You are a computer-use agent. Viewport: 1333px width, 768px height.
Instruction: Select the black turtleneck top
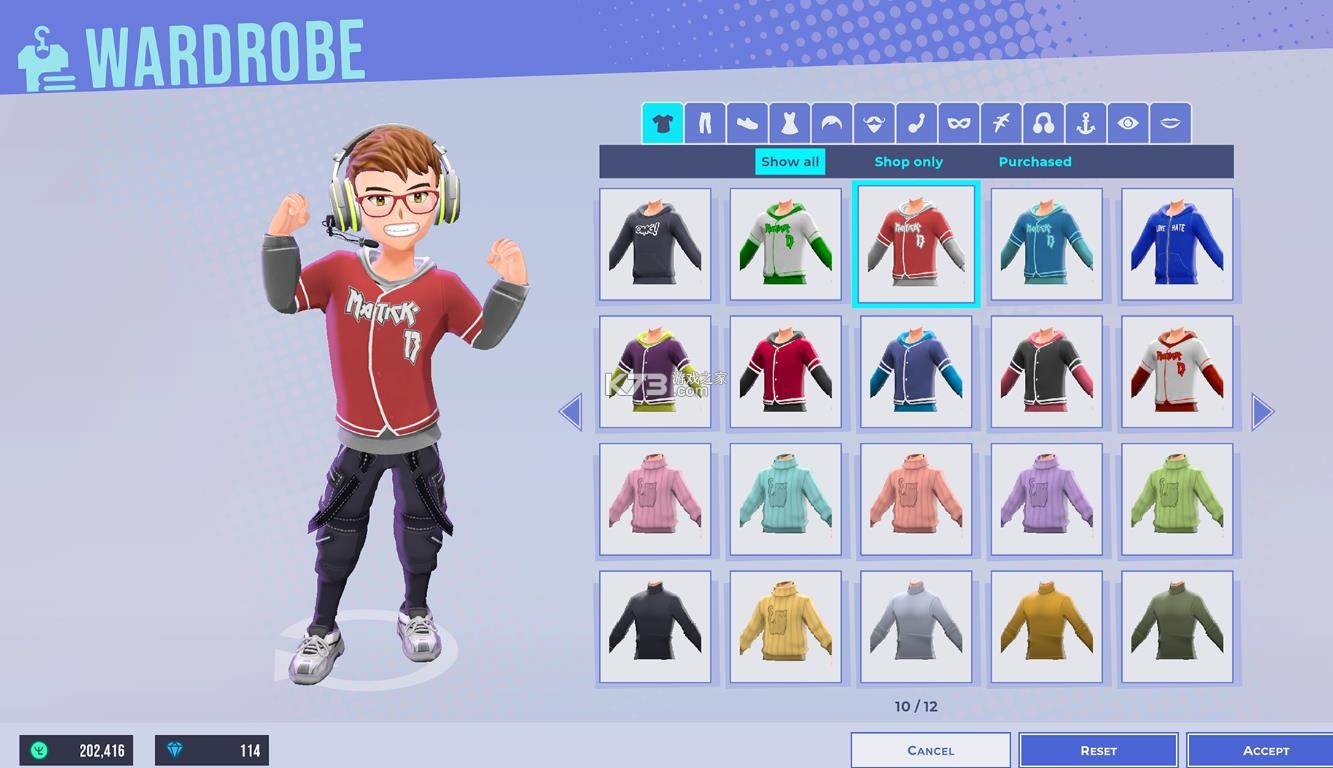(x=655, y=627)
